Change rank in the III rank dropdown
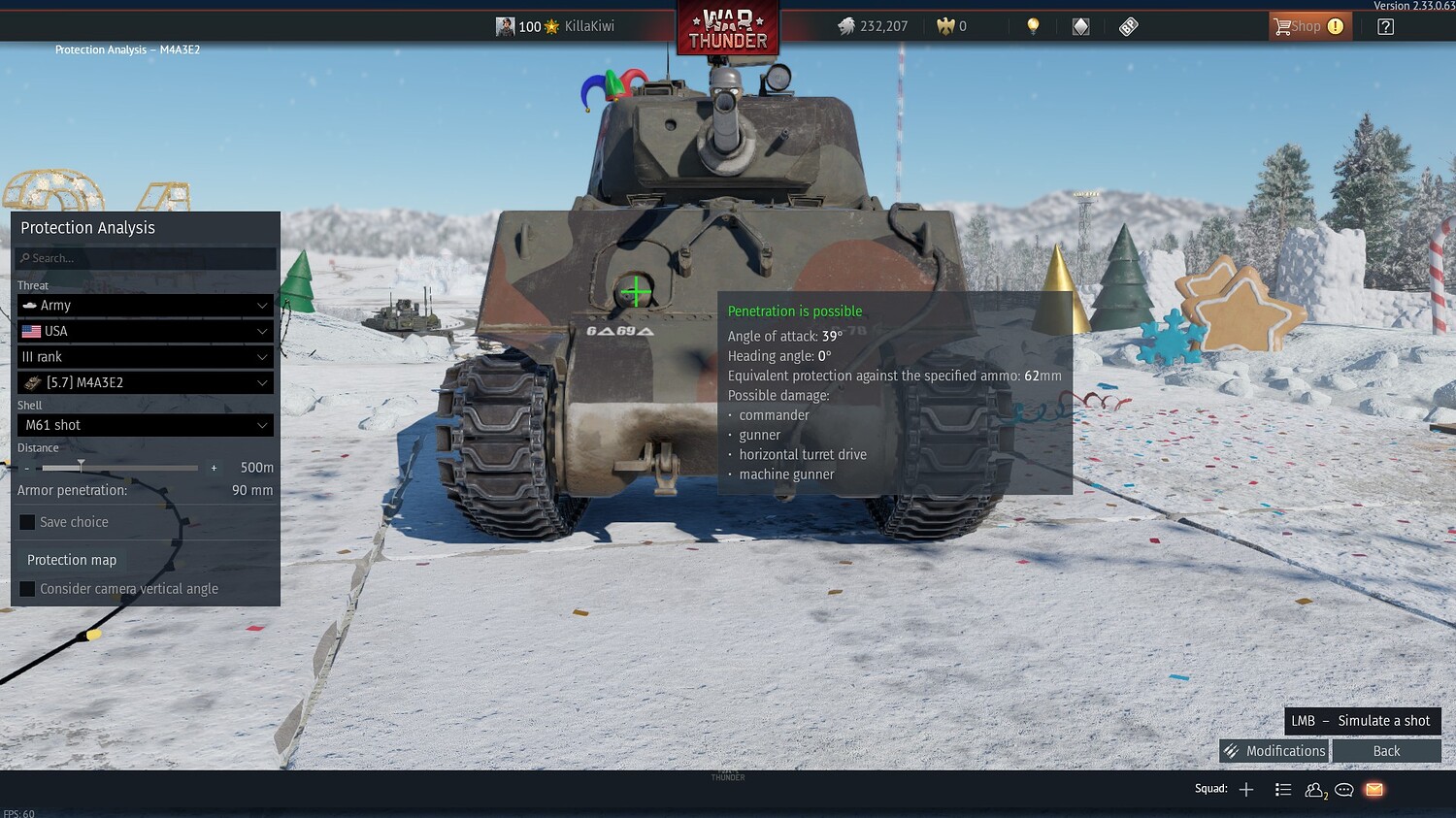This screenshot has width=1456, height=818. coord(144,356)
